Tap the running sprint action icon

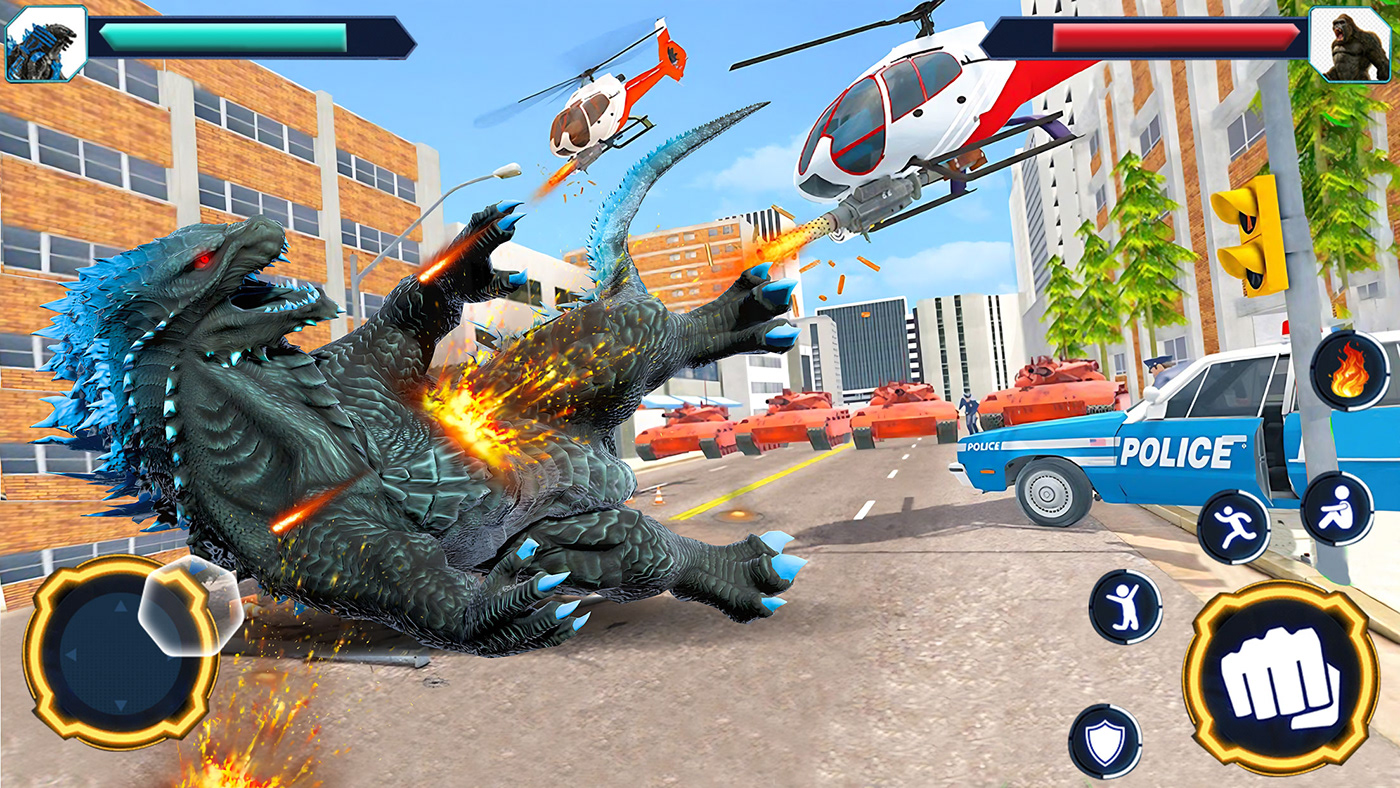[x=1233, y=526]
